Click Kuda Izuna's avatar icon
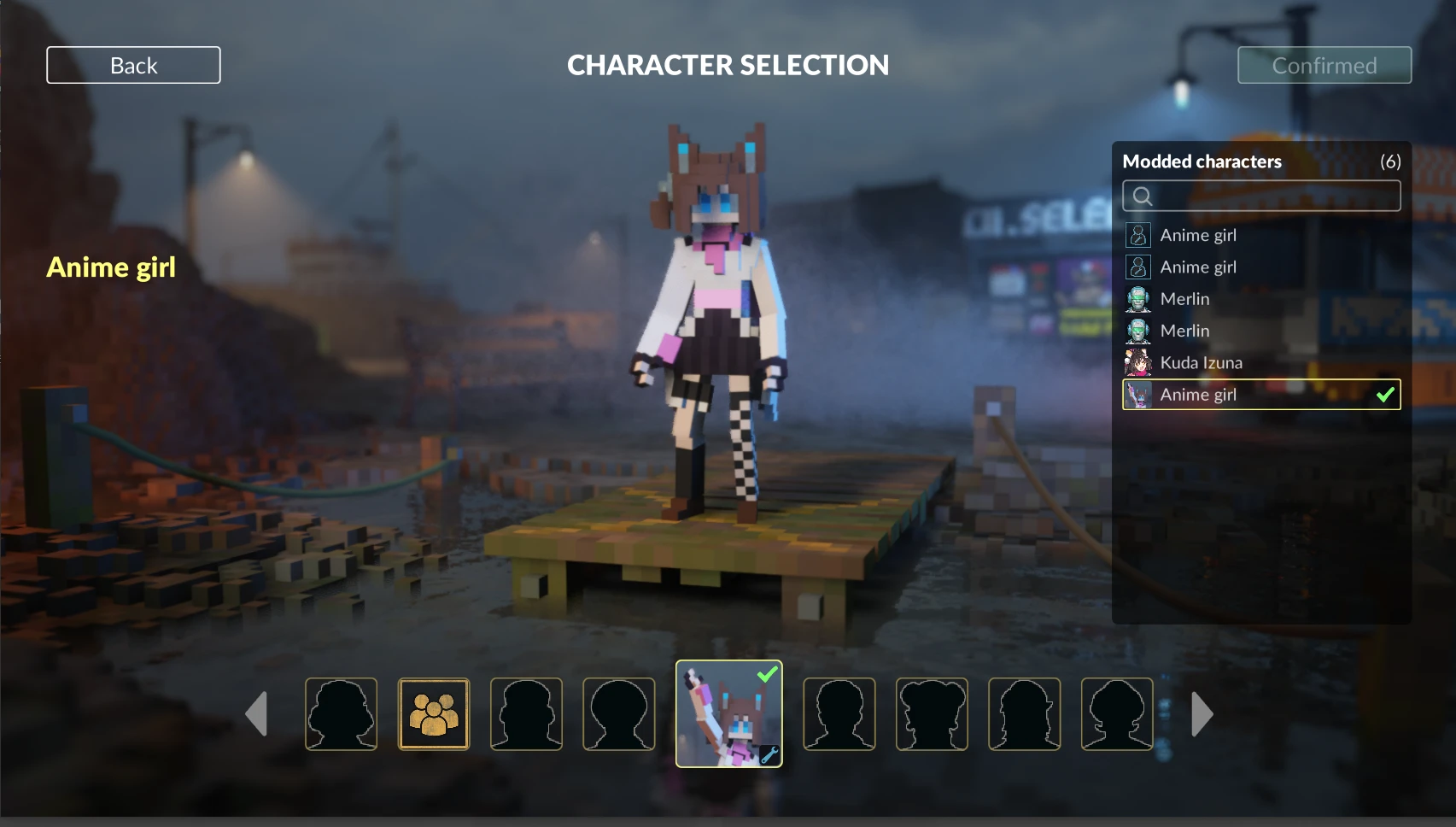This screenshot has height=827, width=1456. click(x=1137, y=362)
